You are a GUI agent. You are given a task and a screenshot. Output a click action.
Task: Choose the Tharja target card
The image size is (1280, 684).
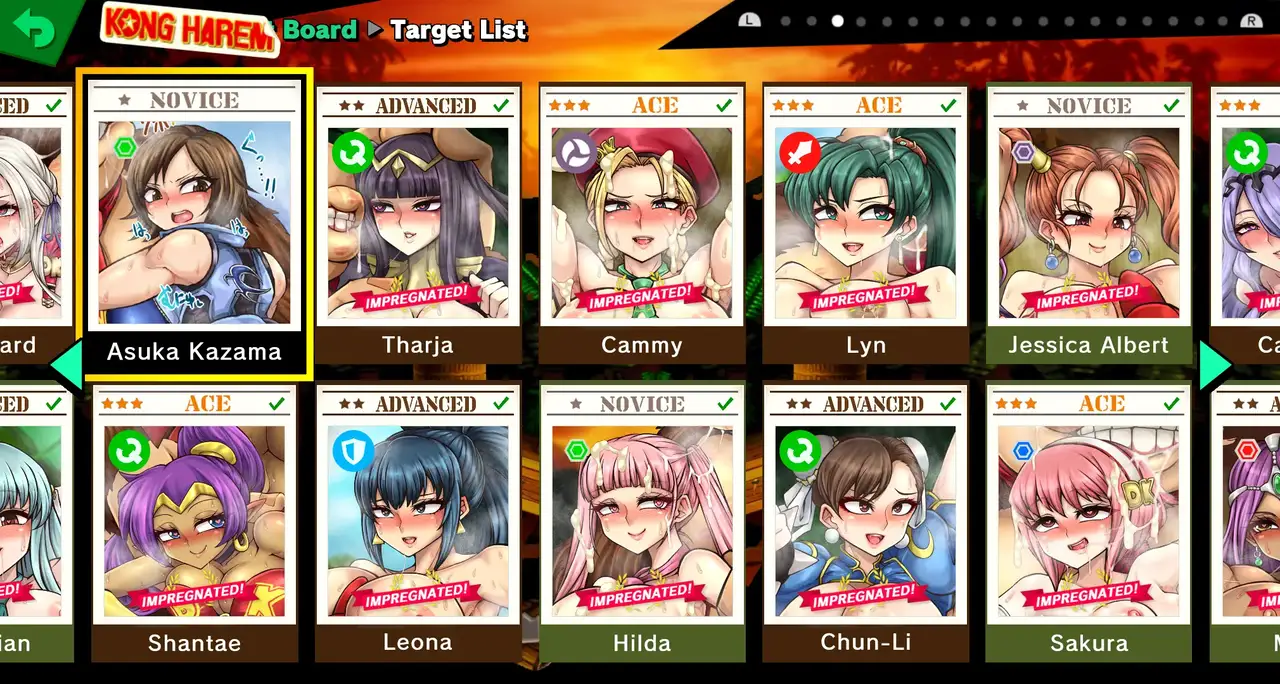click(418, 225)
